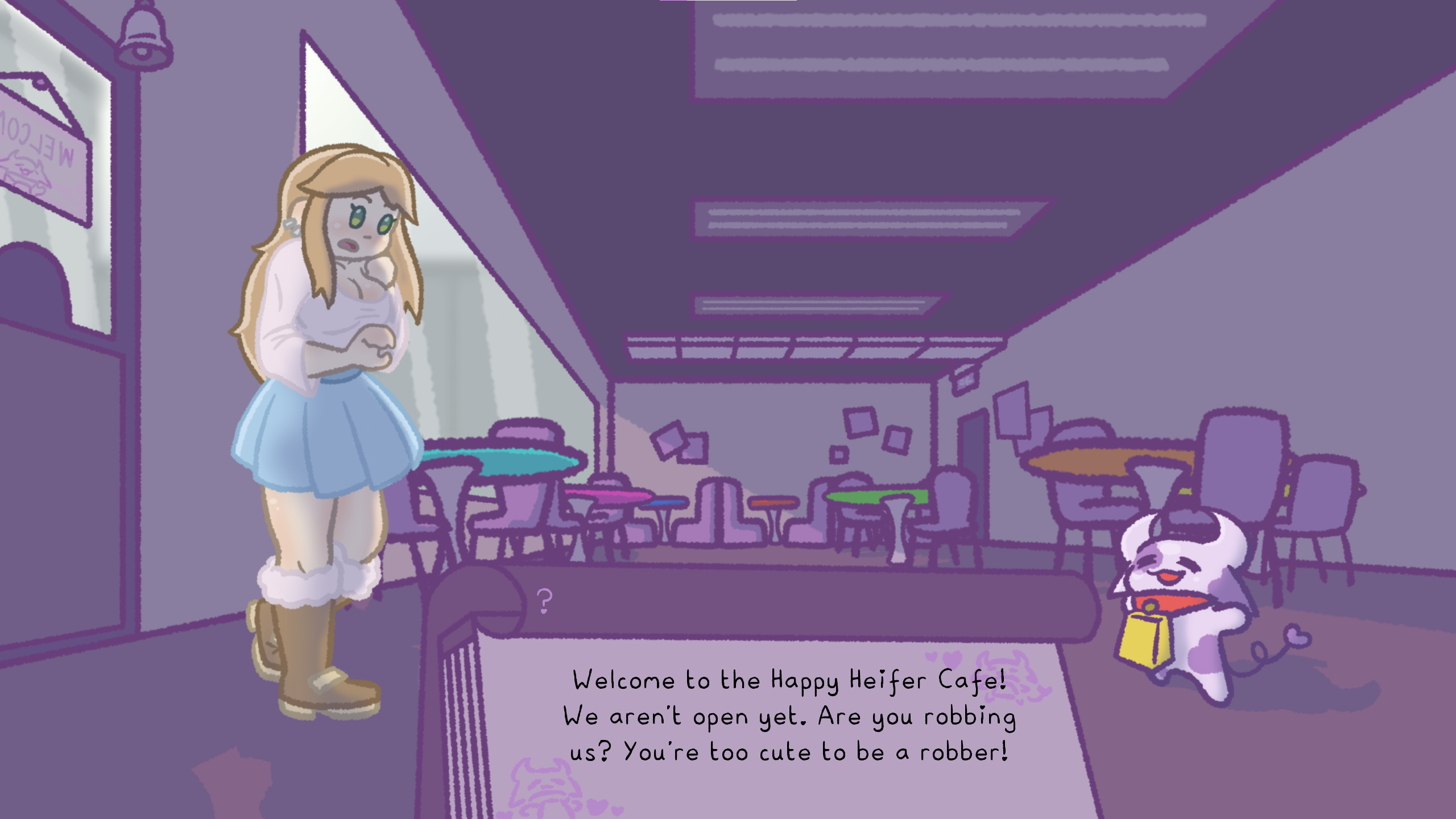The width and height of the screenshot is (1456, 819).
Task: Click the red collar on the cow character
Action: point(1177,603)
